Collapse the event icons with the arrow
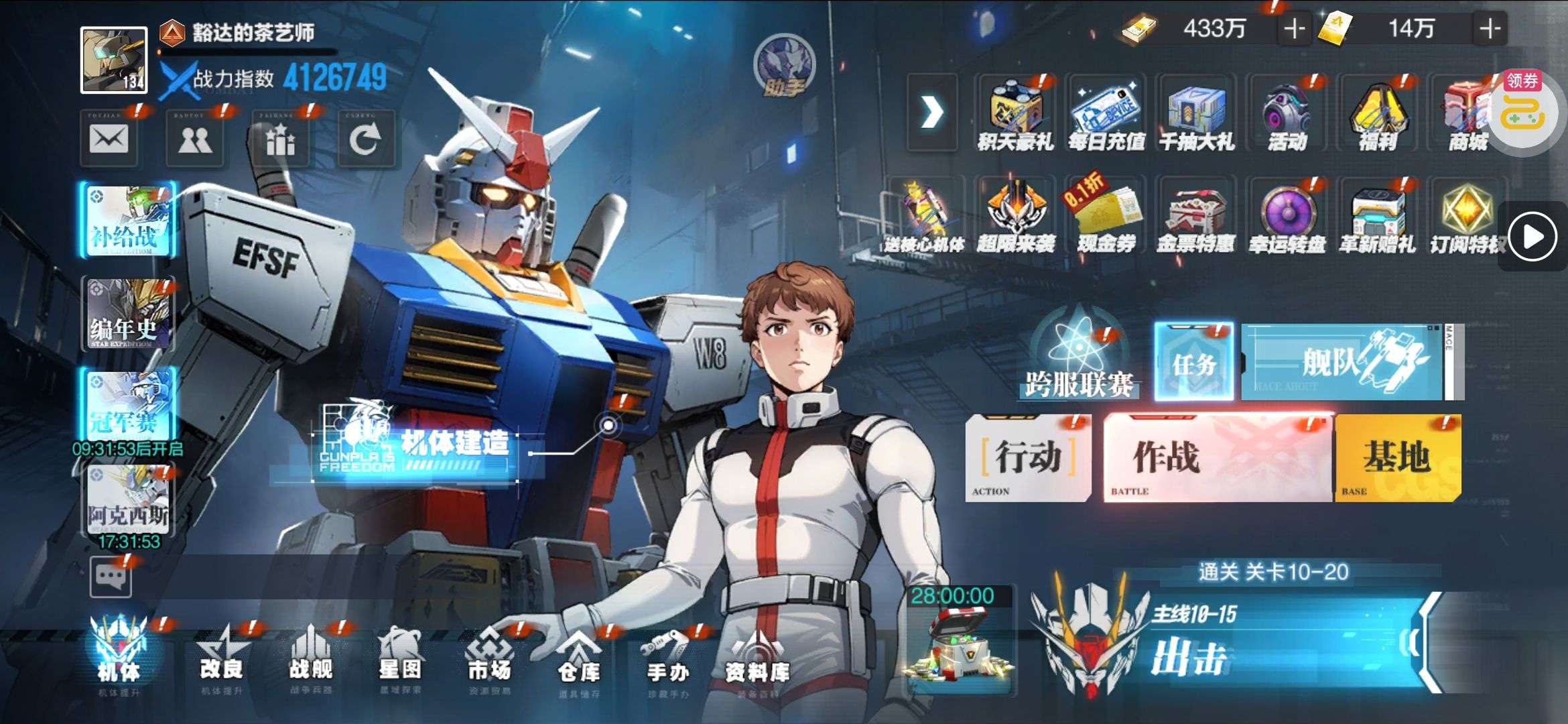The image size is (1568, 724). pos(932,113)
